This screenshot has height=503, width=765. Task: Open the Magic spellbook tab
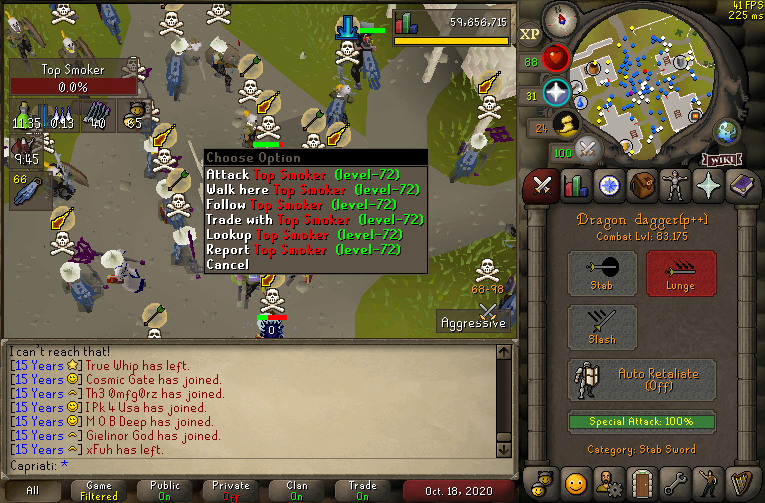point(742,186)
